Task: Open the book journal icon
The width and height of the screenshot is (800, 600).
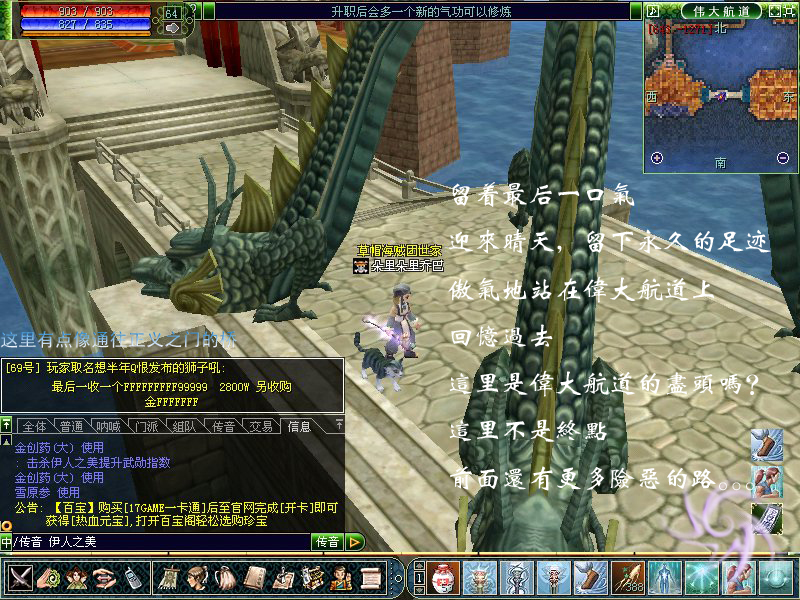Action: (x=255, y=577)
